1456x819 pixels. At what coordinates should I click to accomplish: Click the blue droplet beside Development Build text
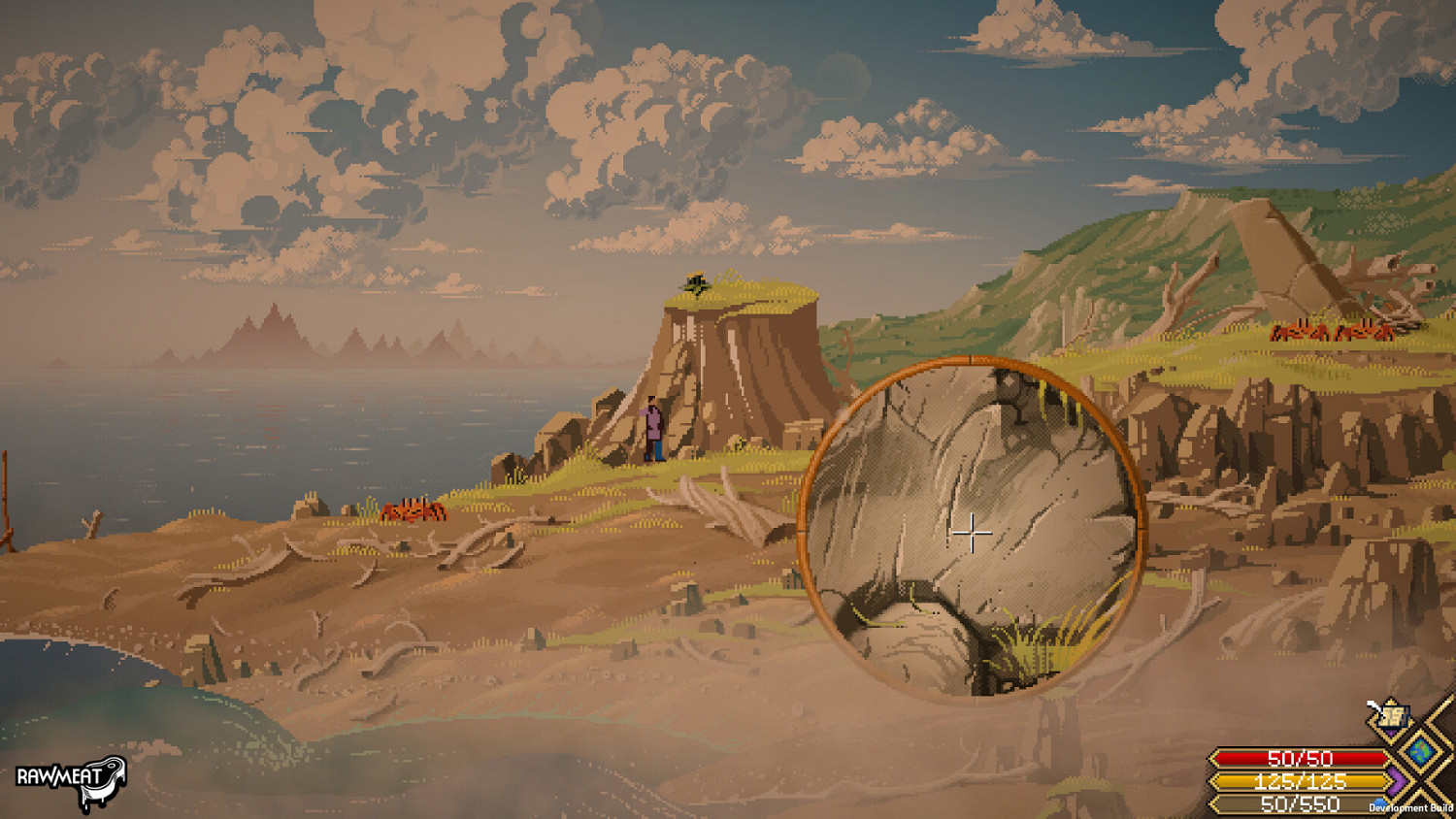(1378, 801)
